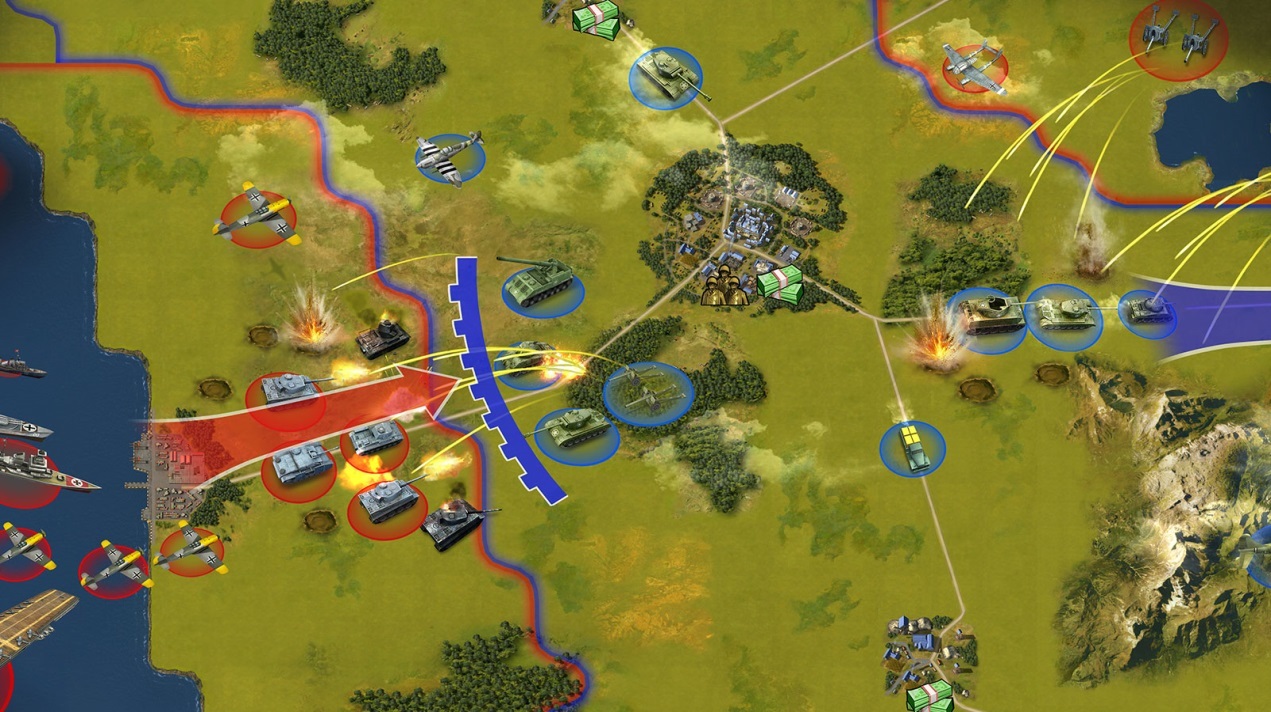Select the infantry squad icon at the city
The image size is (1271, 712).
click(x=727, y=287)
